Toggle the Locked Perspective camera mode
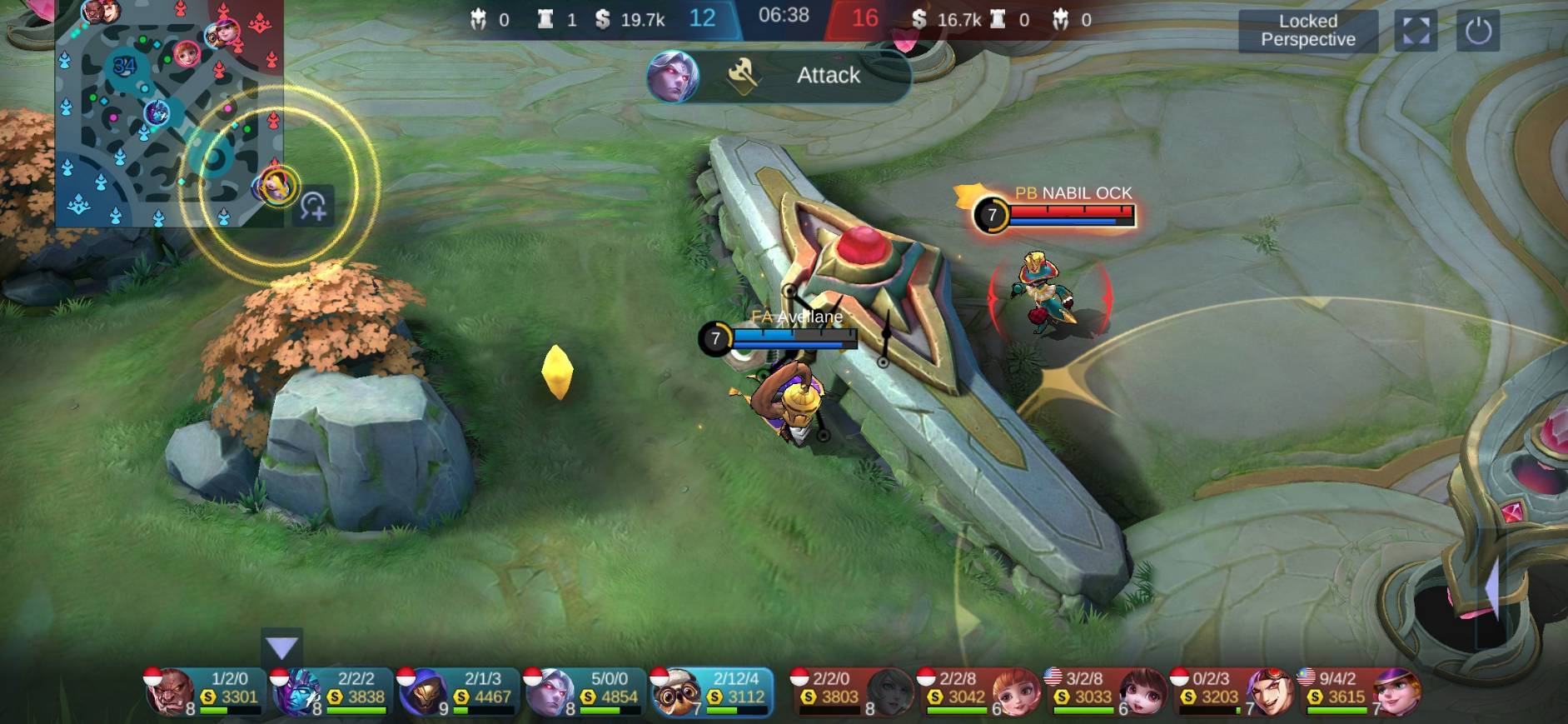The width and height of the screenshot is (1568, 724). coord(1308,30)
